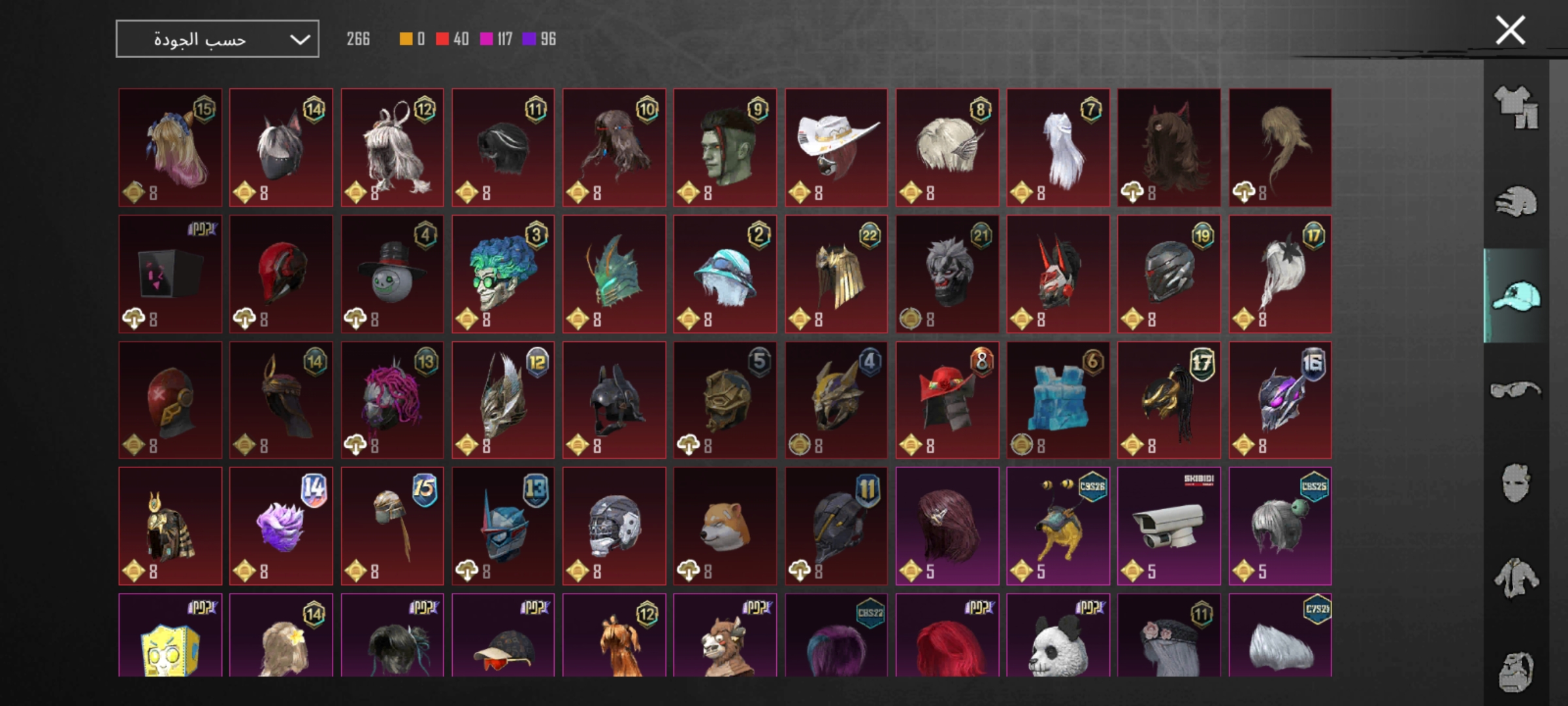
Task: Select the green zombie head item
Action: point(725,148)
